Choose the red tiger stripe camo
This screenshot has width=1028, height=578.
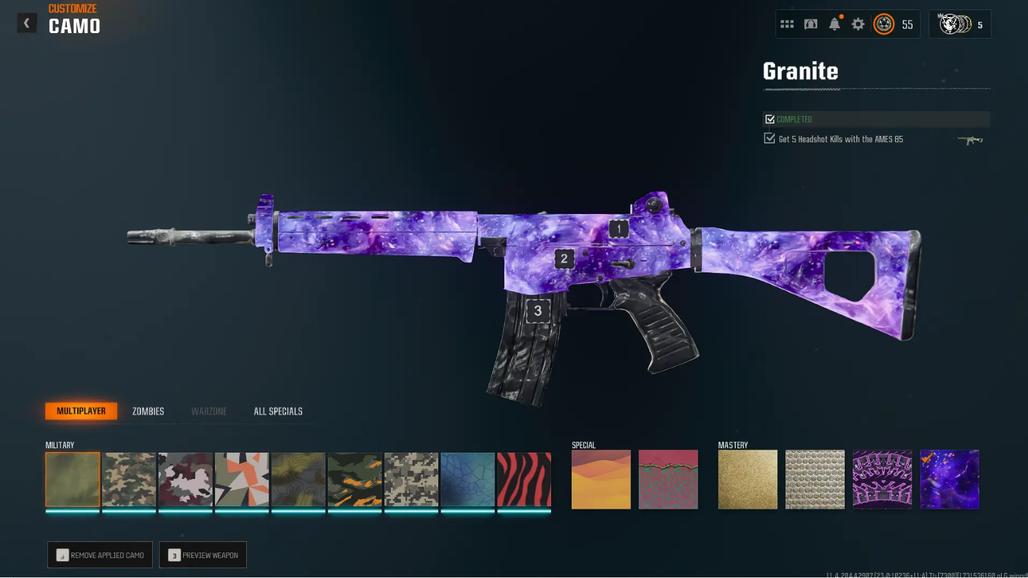pos(524,479)
